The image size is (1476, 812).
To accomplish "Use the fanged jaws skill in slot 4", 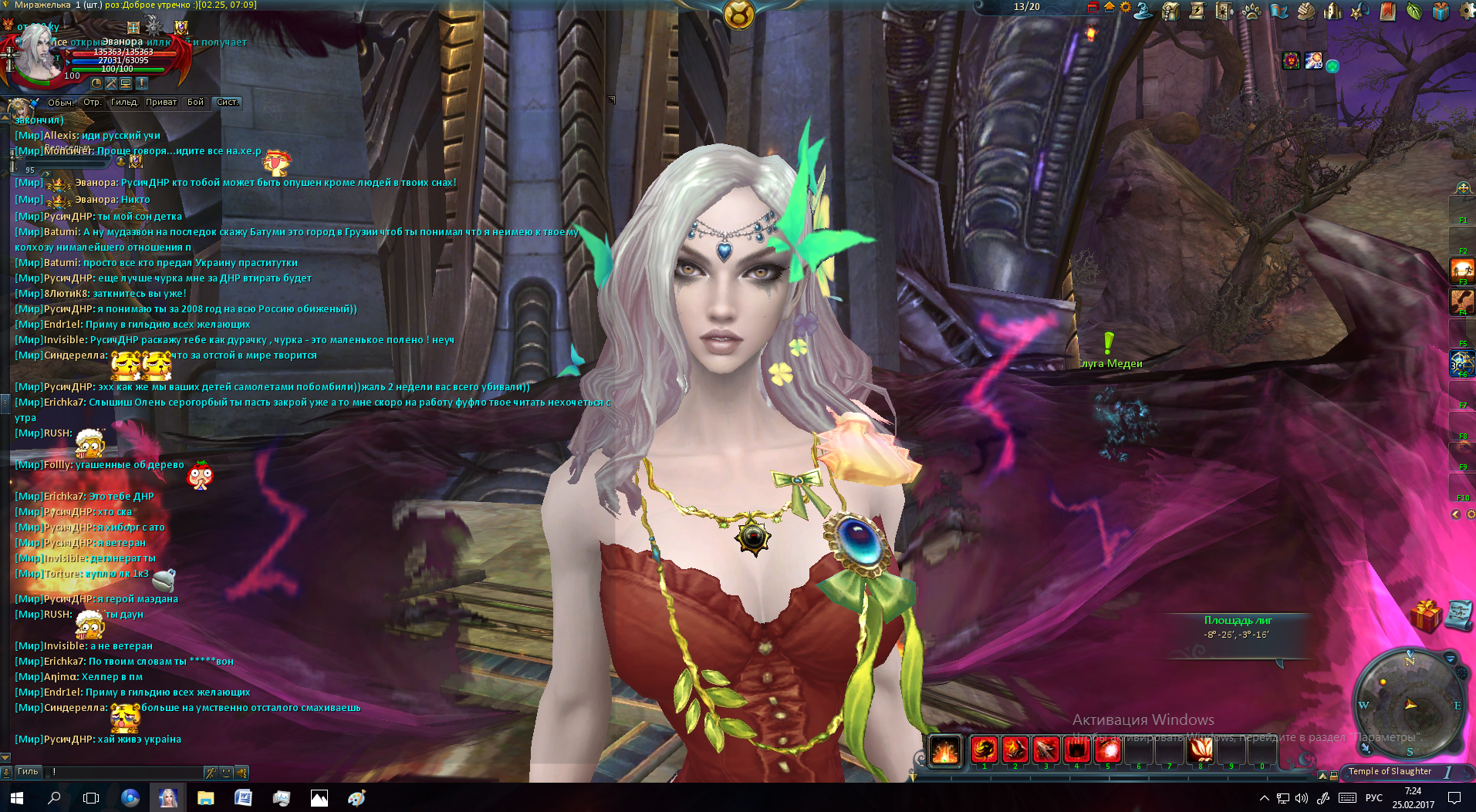I will (x=1076, y=750).
